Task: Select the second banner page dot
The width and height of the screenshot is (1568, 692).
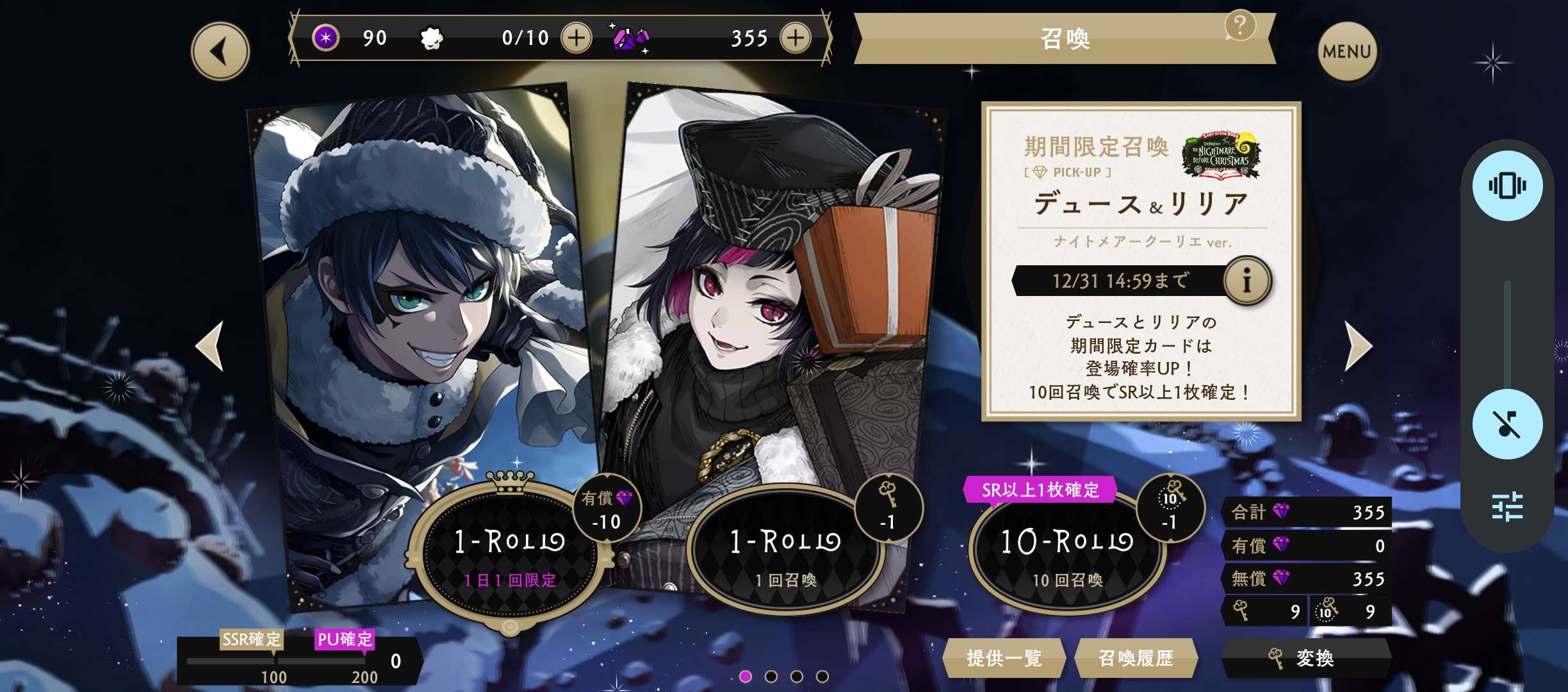Action: 771,676
